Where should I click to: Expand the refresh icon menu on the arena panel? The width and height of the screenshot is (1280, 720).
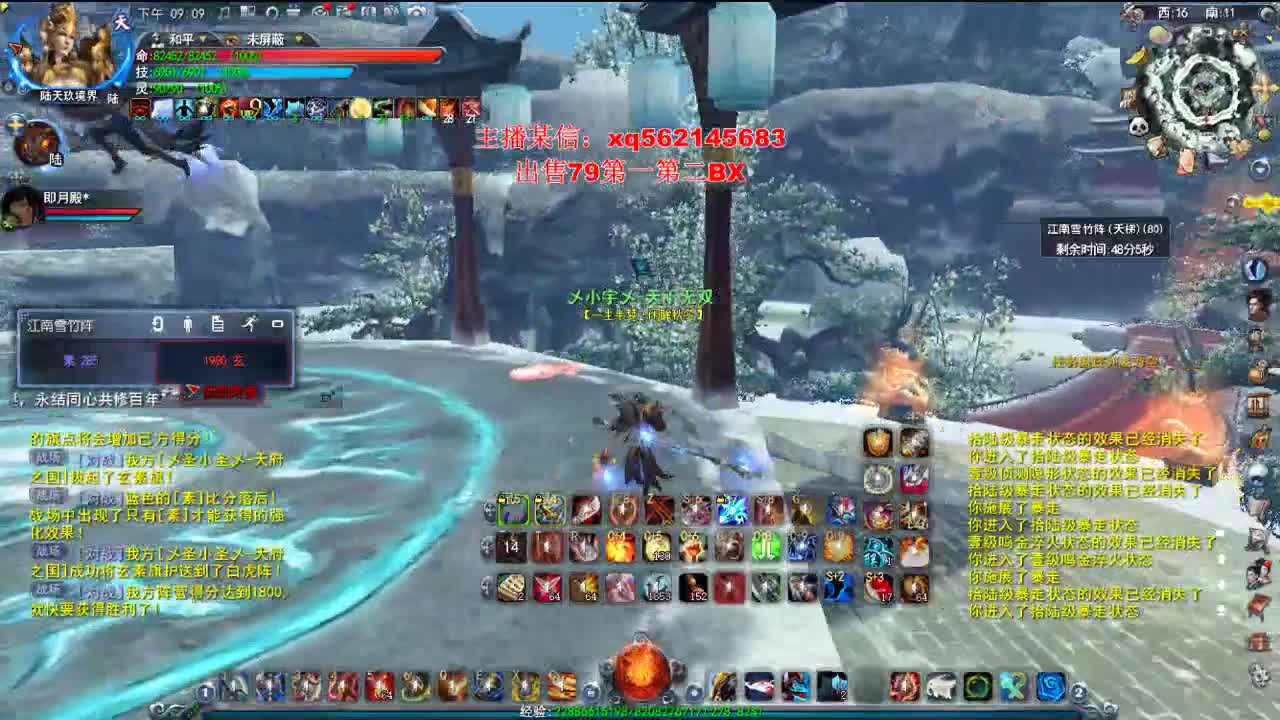(x=157, y=323)
